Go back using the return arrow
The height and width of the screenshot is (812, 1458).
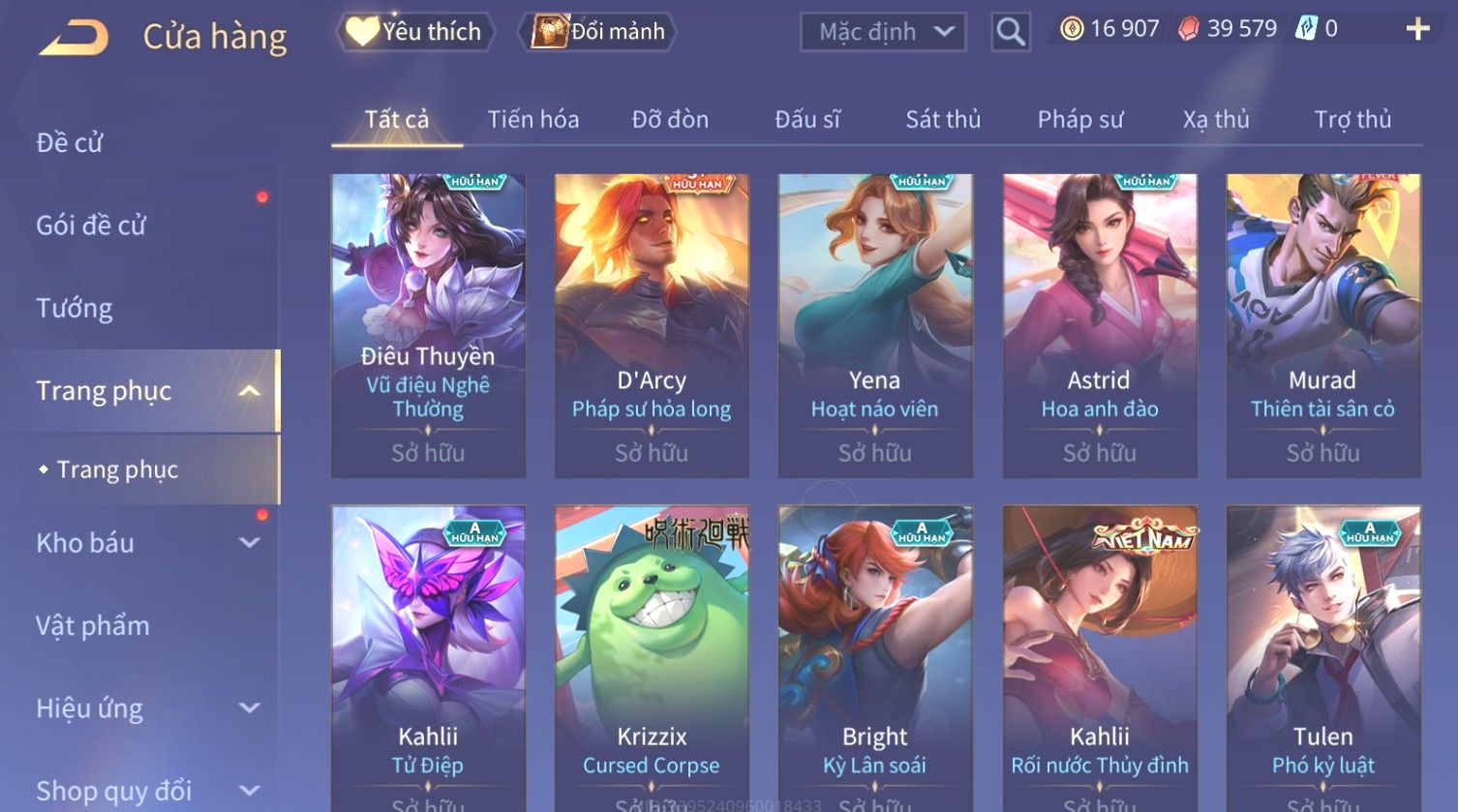tap(74, 38)
